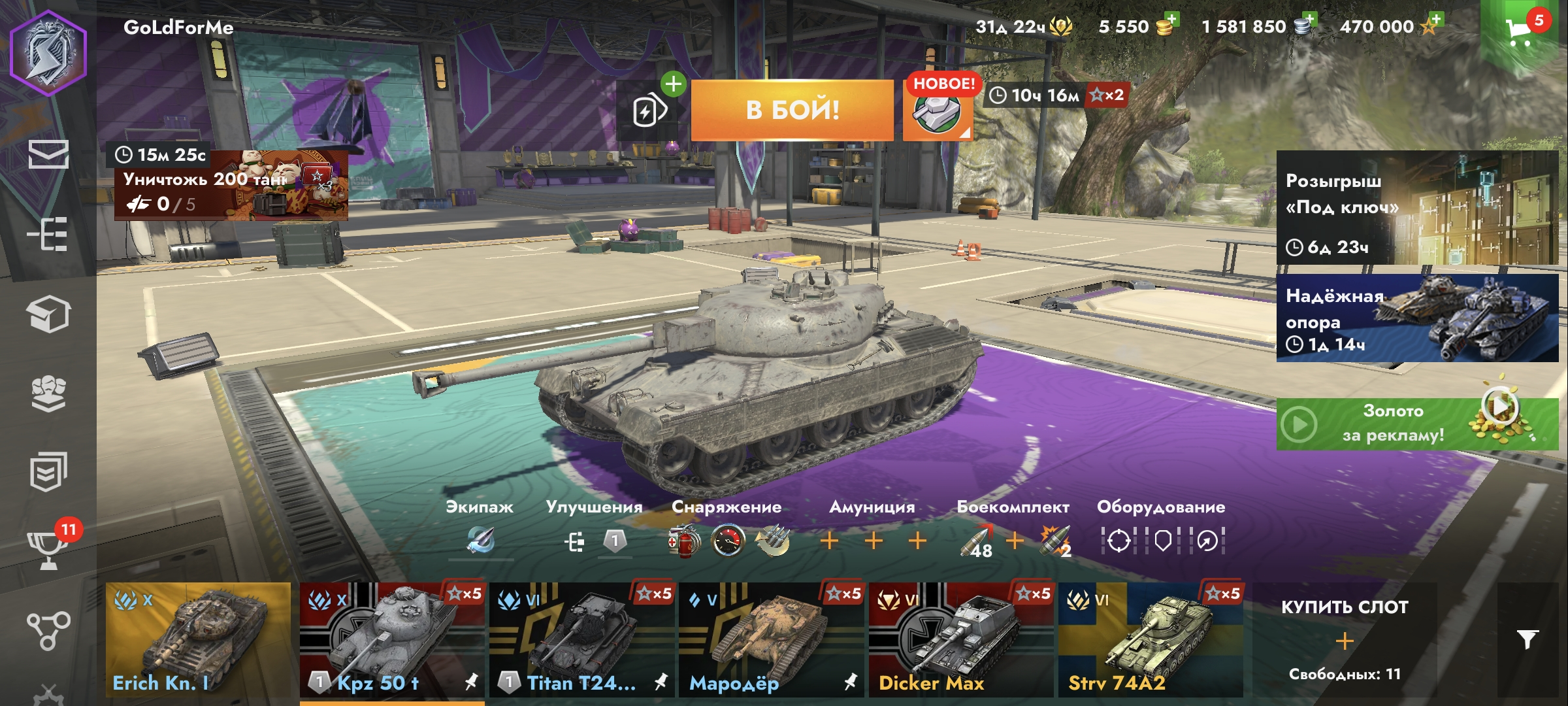This screenshot has width=1568, height=706.
Task: Open the player profile emblem
Action: tap(48, 54)
